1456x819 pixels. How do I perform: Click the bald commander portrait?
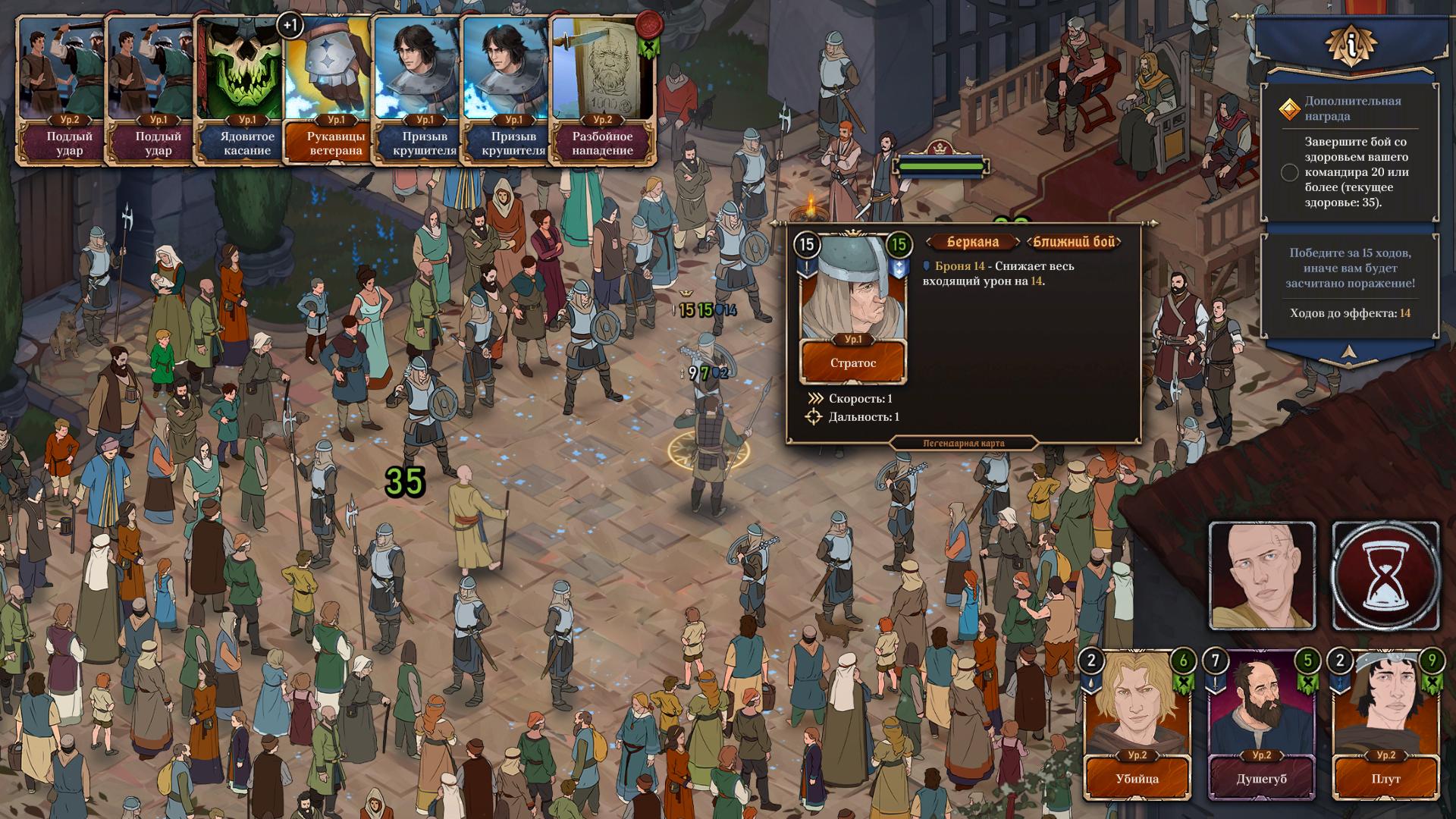(x=1262, y=576)
